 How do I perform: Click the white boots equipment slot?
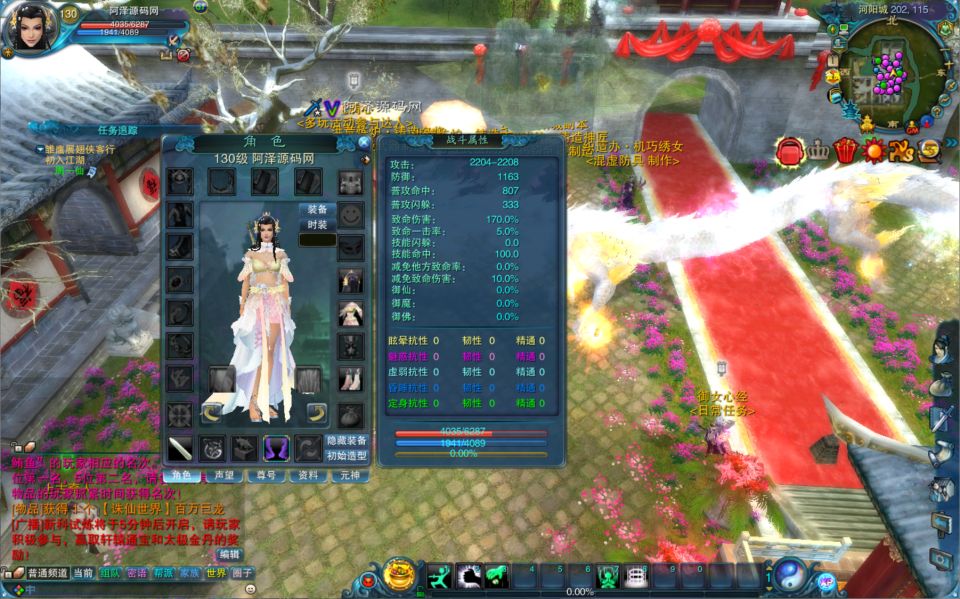click(349, 379)
